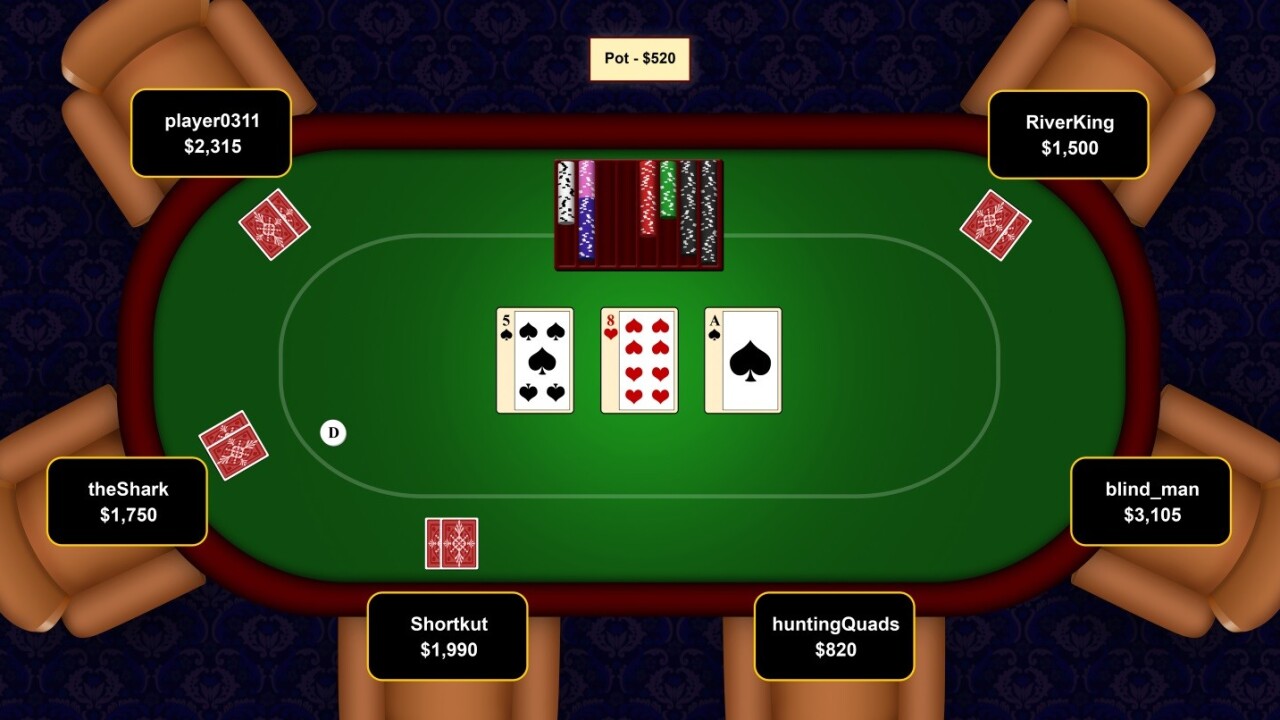Click the chip tray on the table
Viewport: 1280px width, 720px height.
[x=639, y=215]
